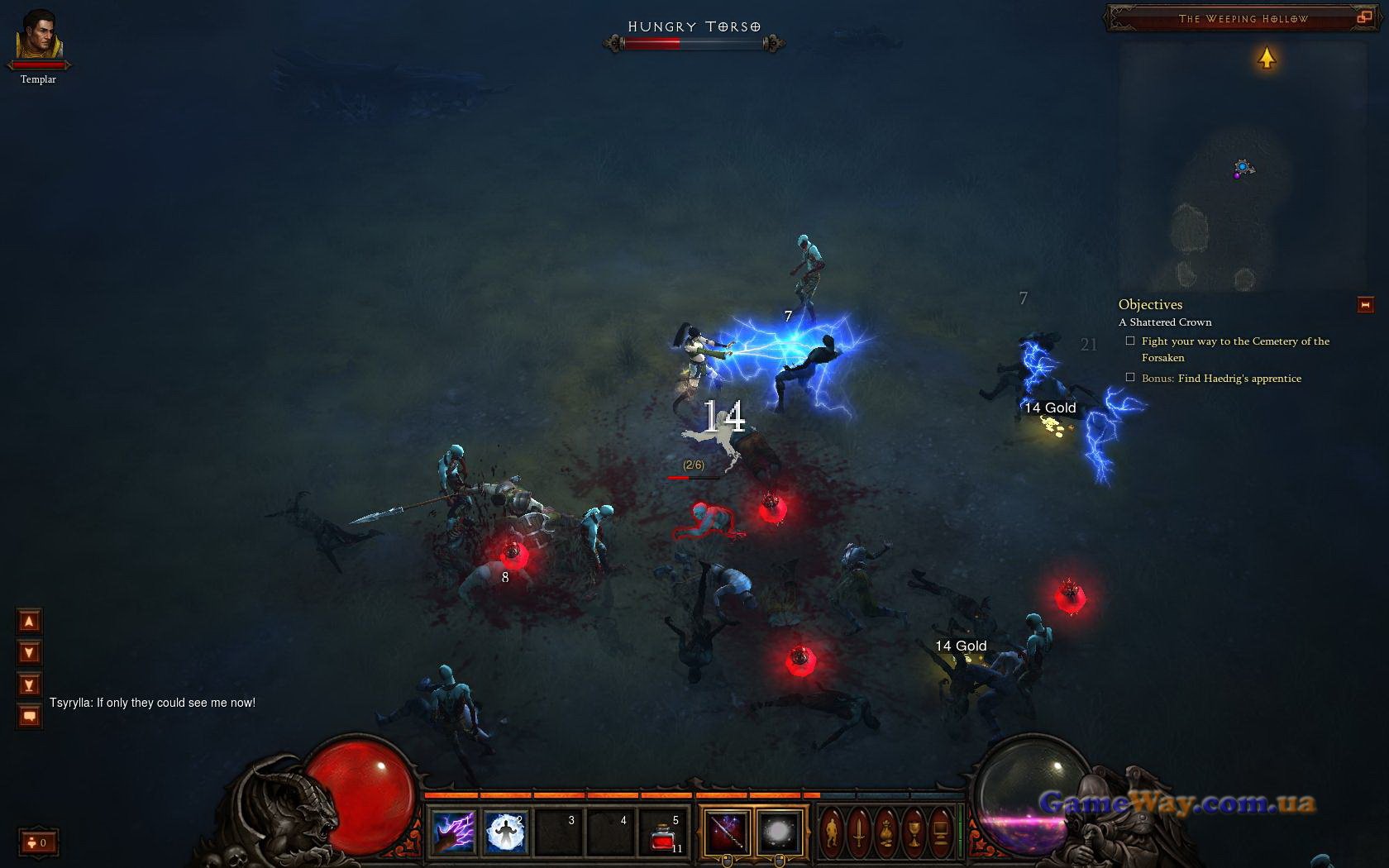
Task: Activate the purple lightning hand skill
Action: (453, 831)
